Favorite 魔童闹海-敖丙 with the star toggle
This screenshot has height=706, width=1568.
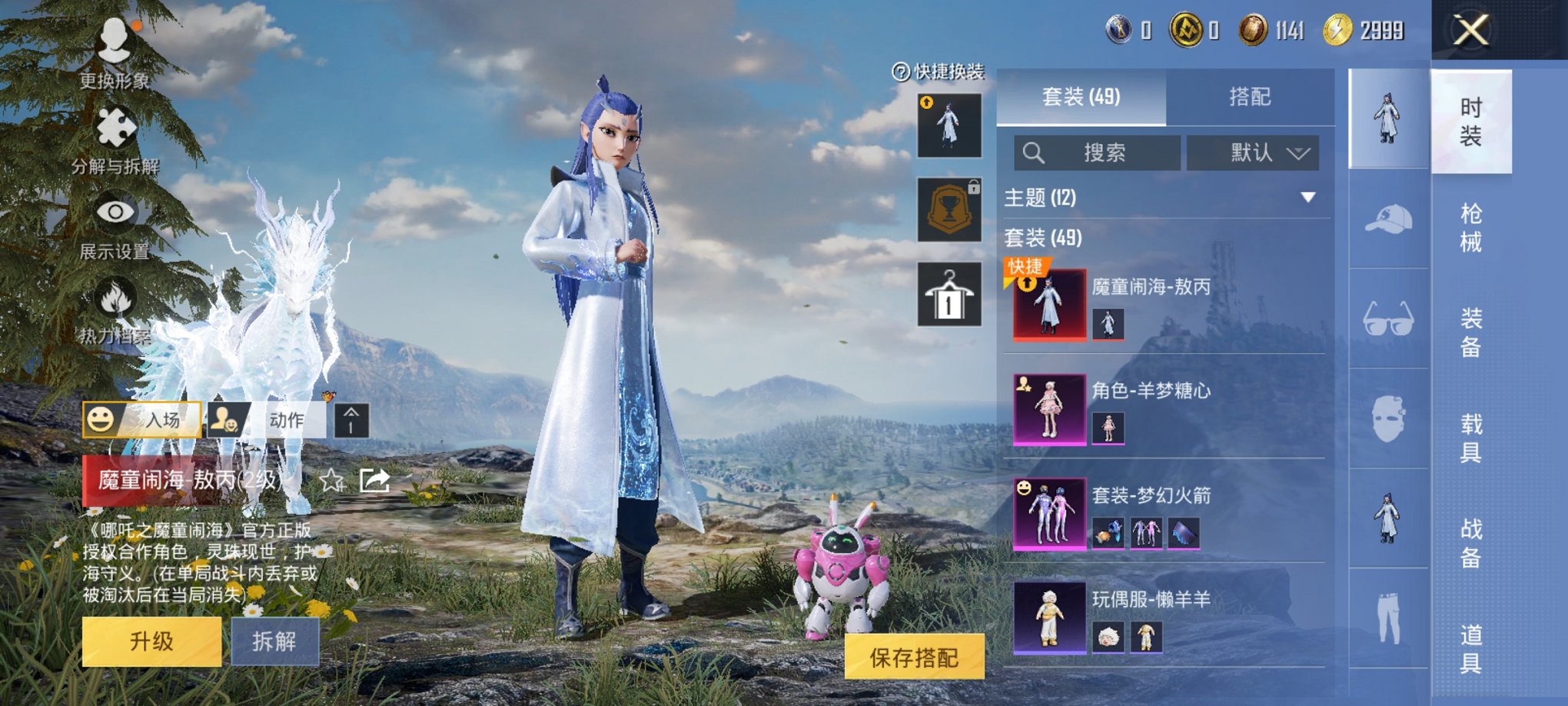pyautogui.click(x=332, y=479)
